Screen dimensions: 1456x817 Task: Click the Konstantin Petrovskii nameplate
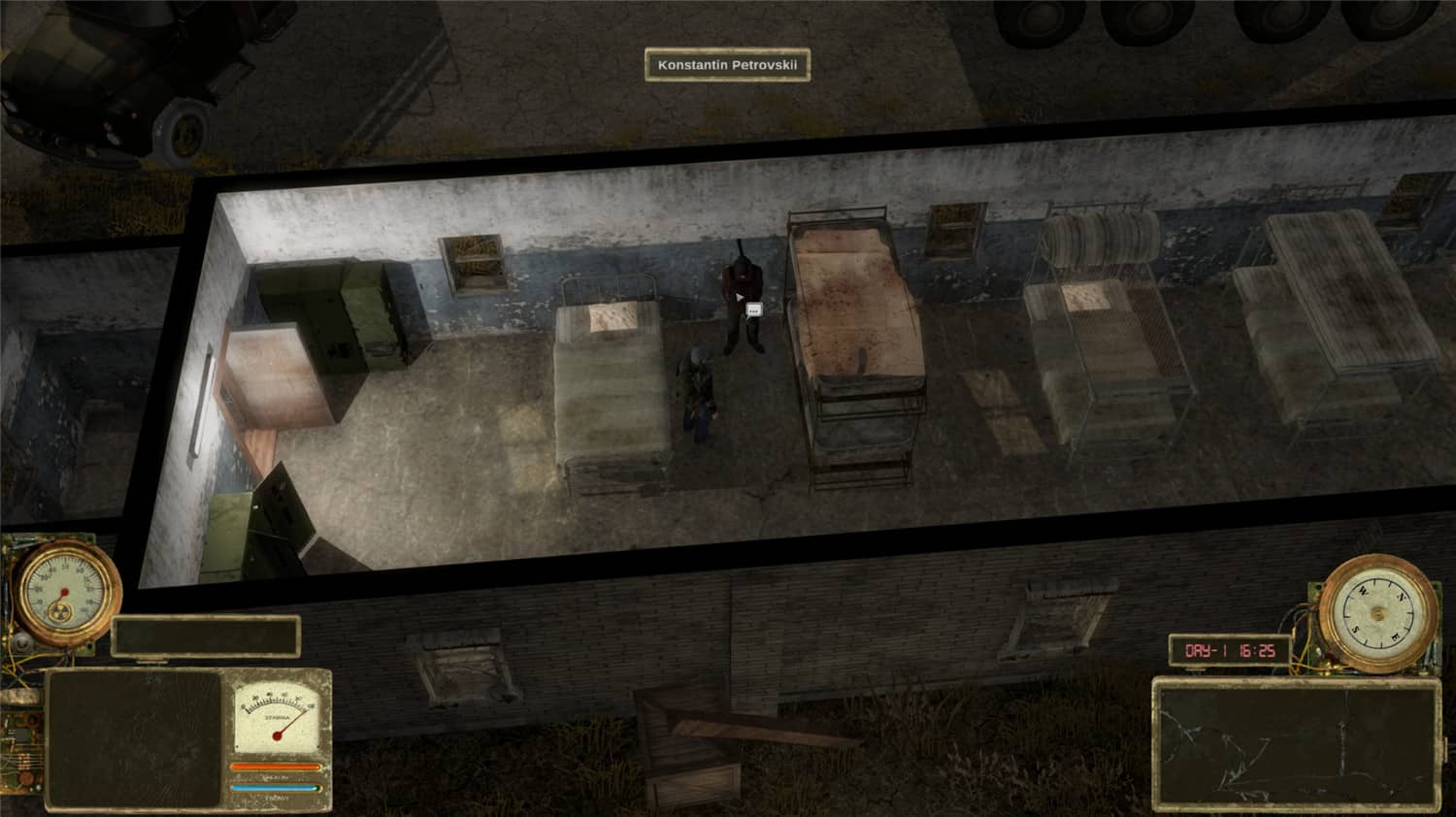(726, 63)
